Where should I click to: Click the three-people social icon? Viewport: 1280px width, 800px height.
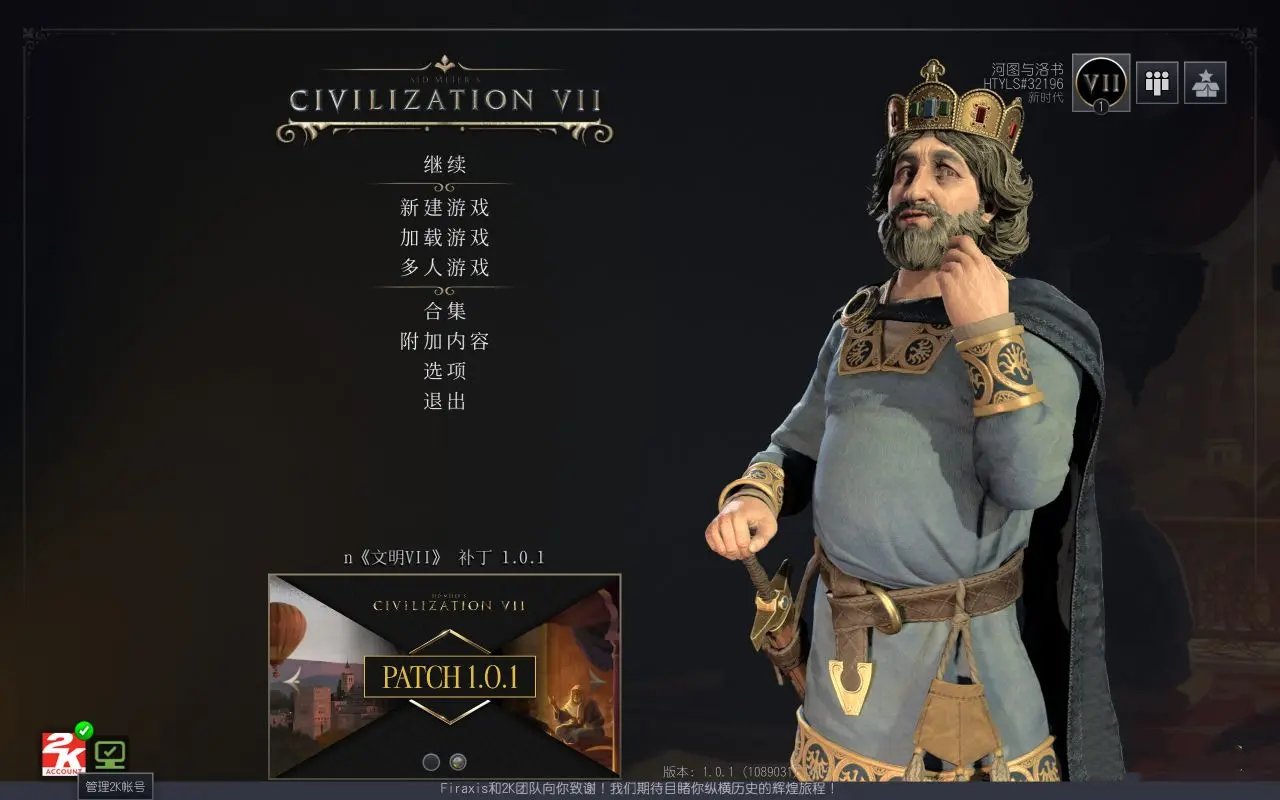[1157, 83]
